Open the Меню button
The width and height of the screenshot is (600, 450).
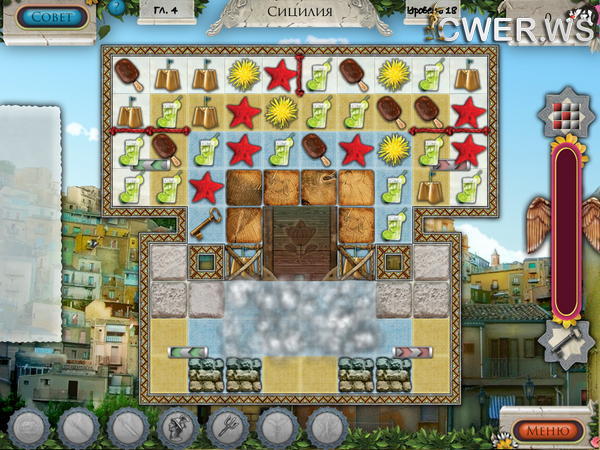coord(549,431)
